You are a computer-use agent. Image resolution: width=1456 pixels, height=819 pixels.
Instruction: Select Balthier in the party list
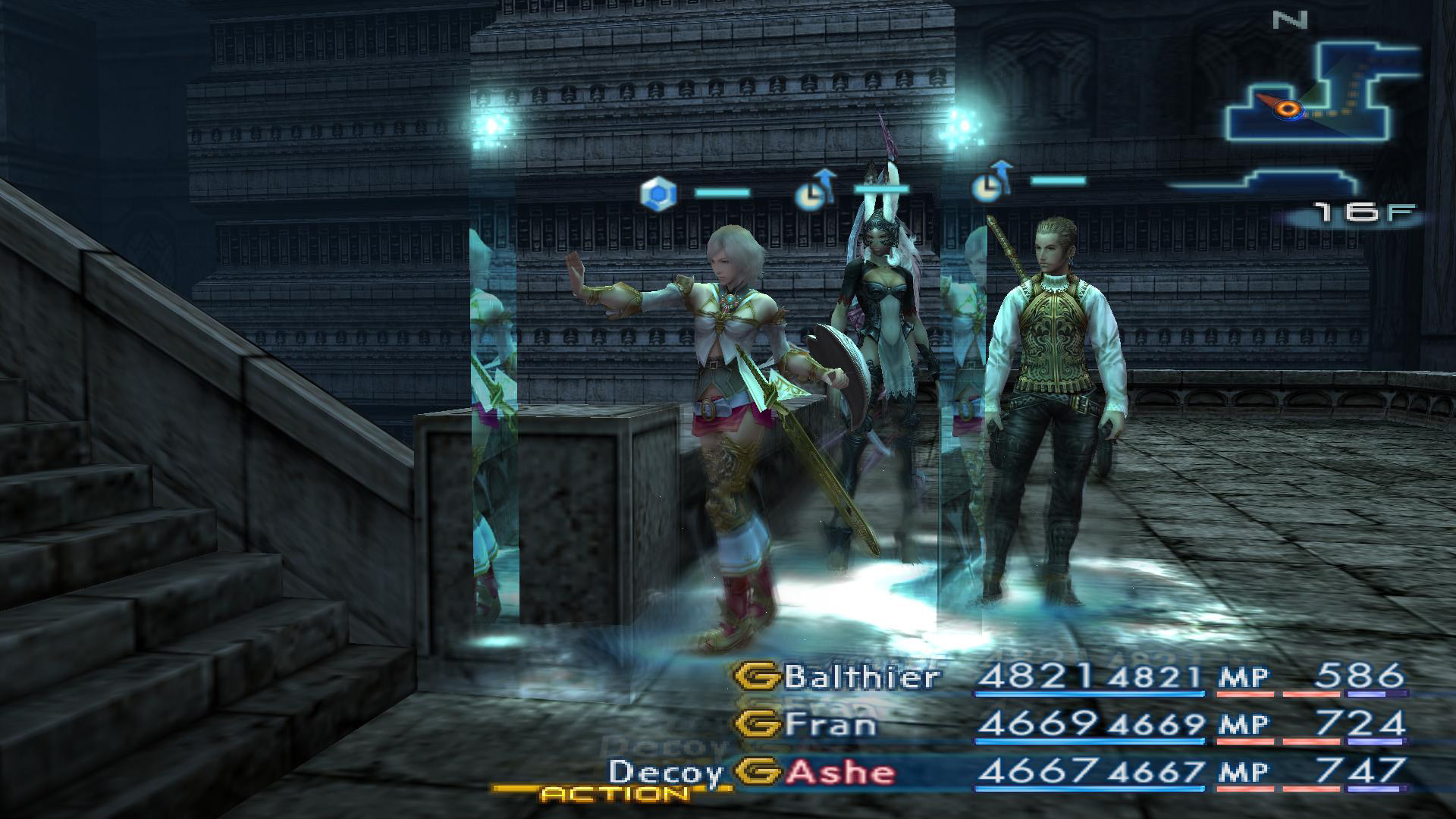click(x=861, y=676)
